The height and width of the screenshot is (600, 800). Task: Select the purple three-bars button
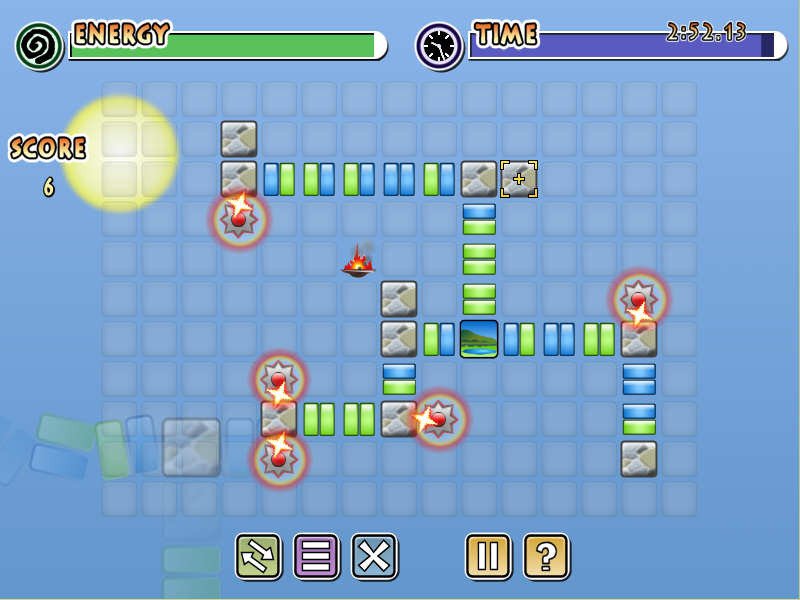(316, 556)
